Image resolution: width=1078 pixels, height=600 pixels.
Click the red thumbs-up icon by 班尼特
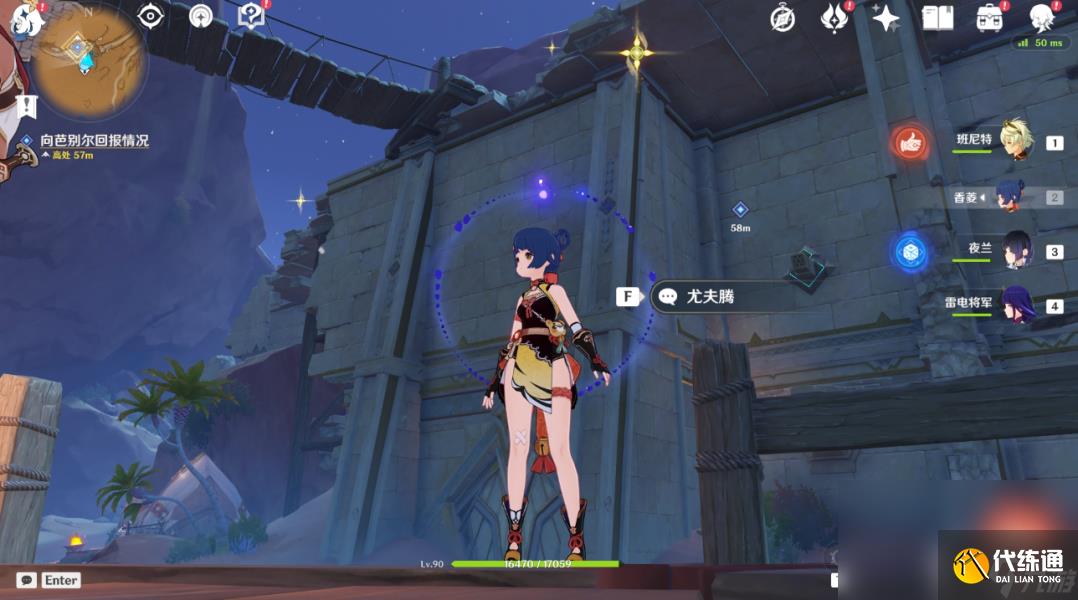click(x=910, y=144)
